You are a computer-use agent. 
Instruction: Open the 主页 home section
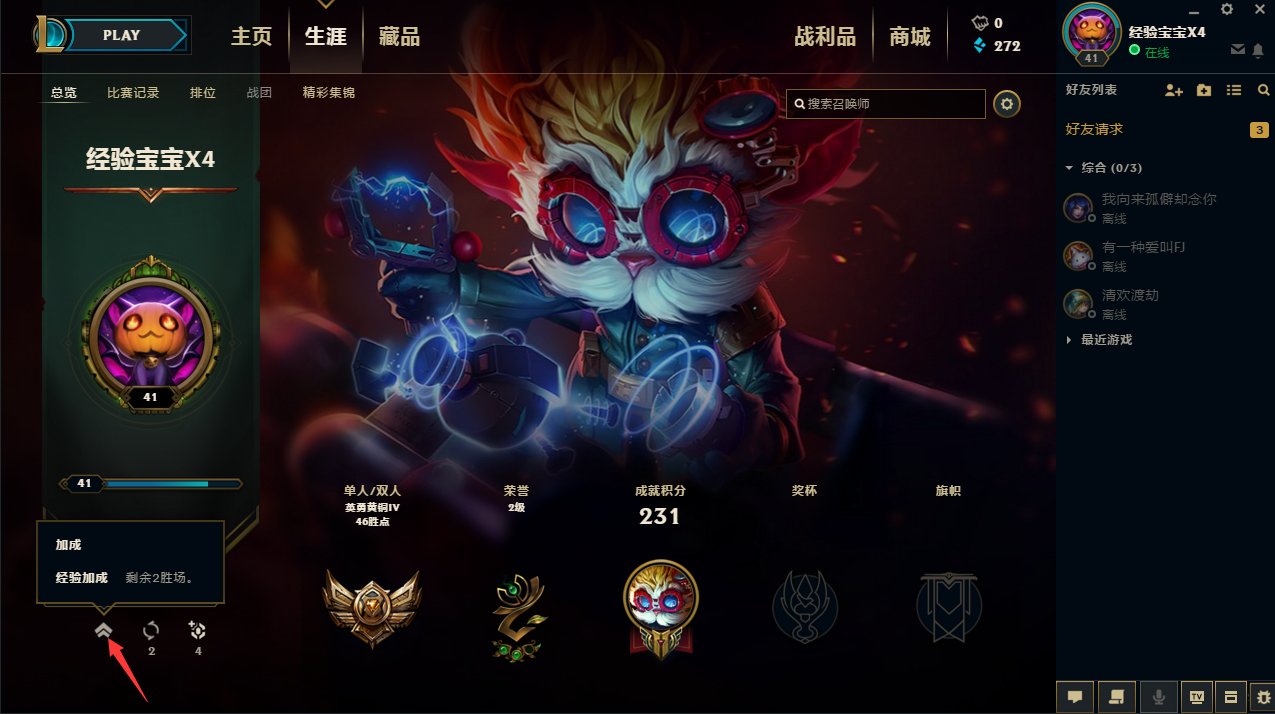251,37
